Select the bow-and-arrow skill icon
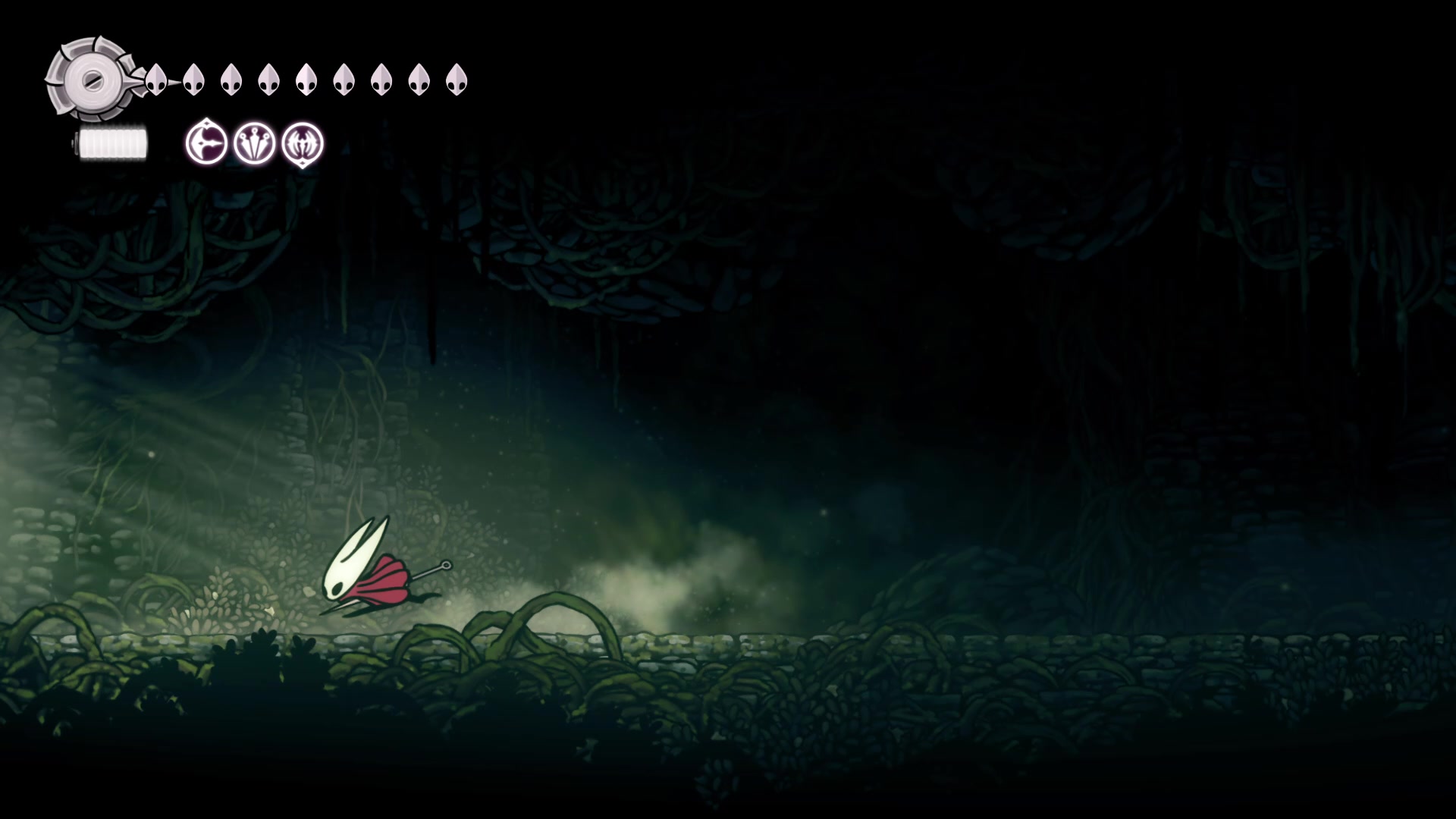Image resolution: width=1456 pixels, height=819 pixels. [x=206, y=143]
